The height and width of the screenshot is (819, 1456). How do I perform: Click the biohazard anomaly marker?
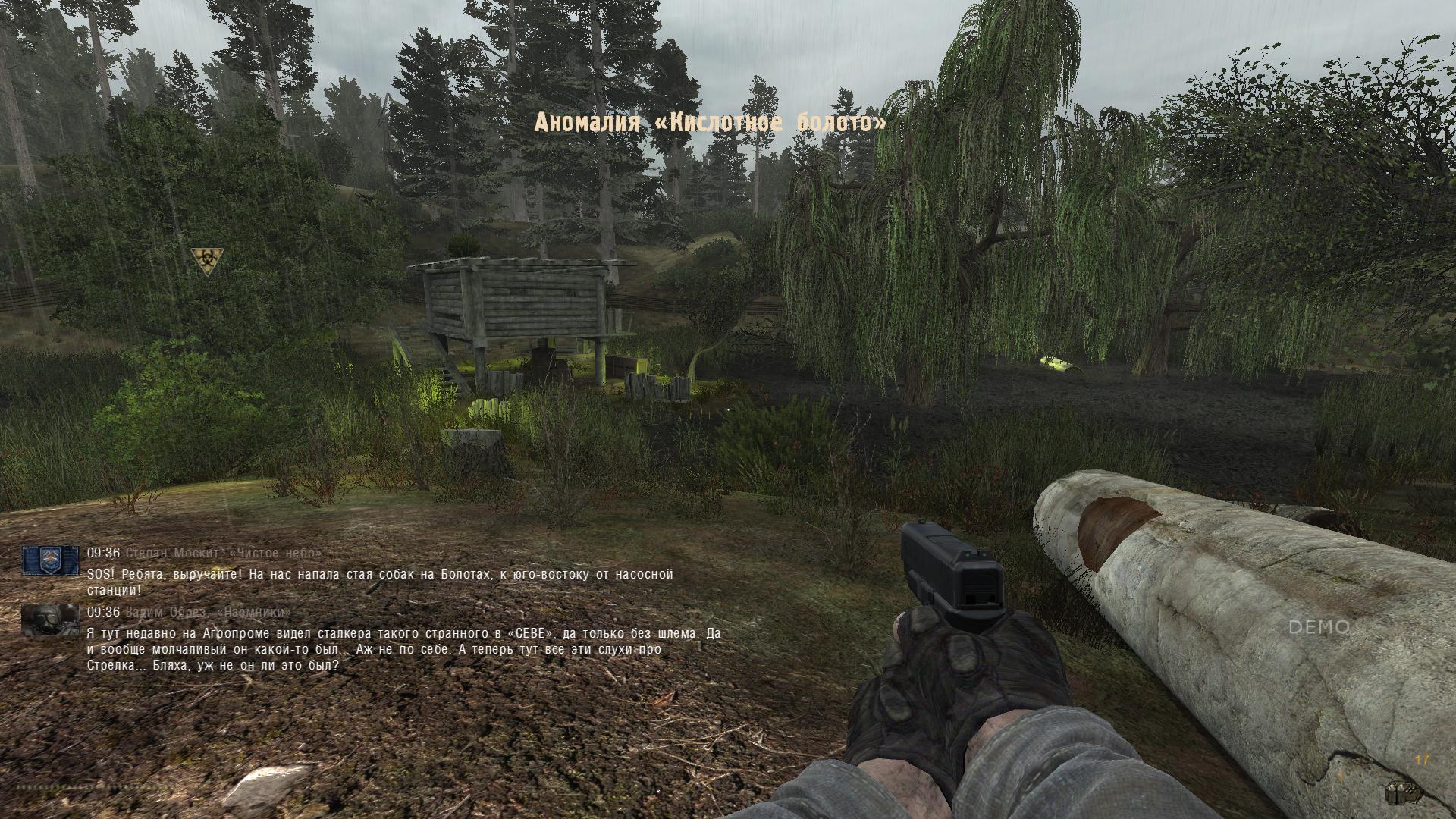click(206, 262)
